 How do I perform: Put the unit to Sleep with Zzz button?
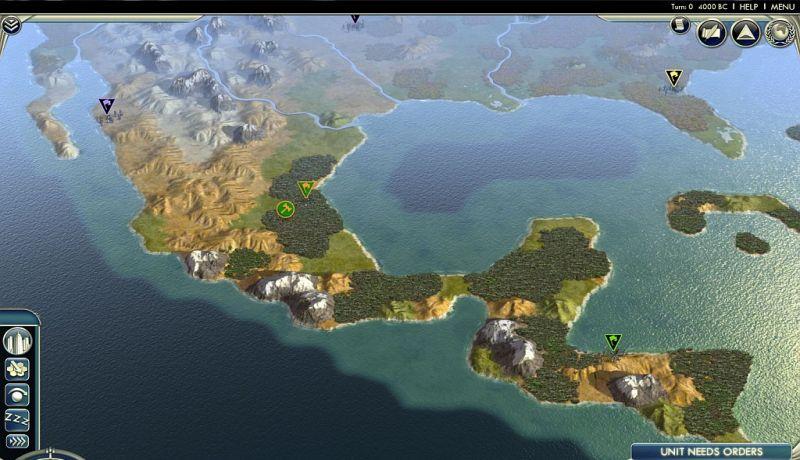[x=17, y=418]
